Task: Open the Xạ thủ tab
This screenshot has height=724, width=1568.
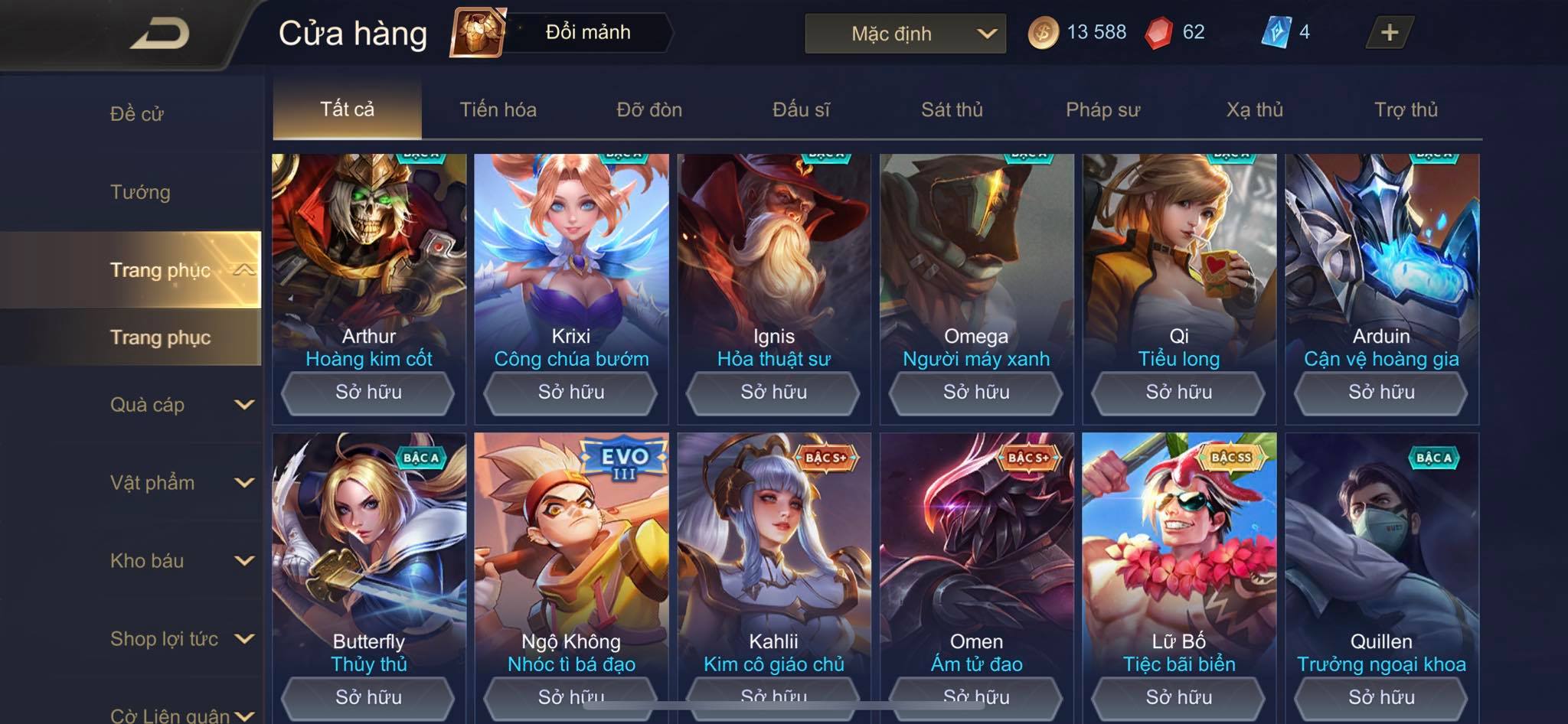Action: pos(1254,109)
